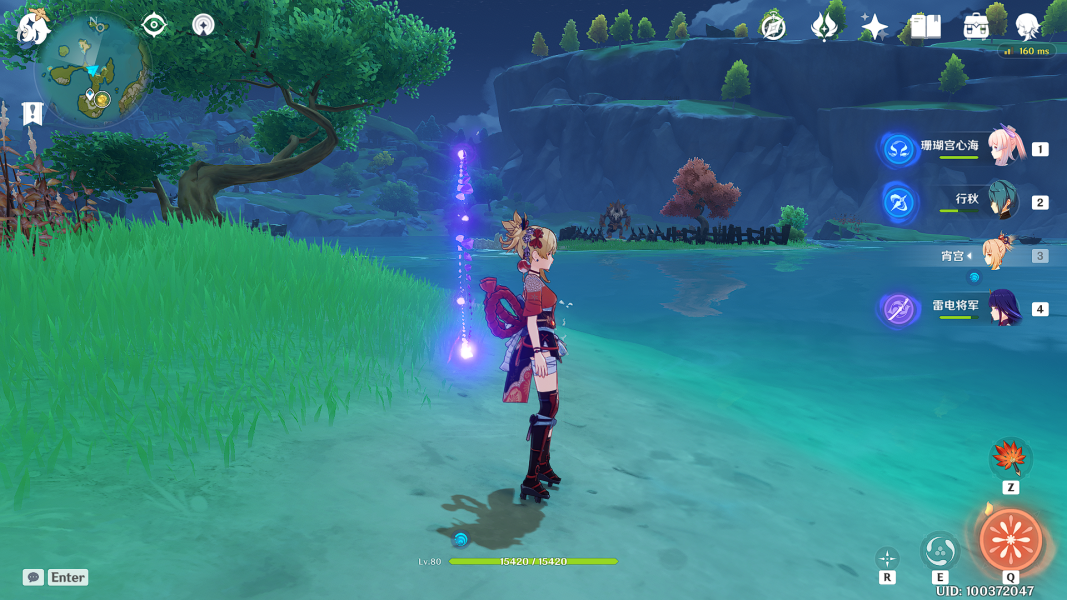This screenshot has height=600, width=1067.
Task: Activate the swirl Elemental Skill icon
Action: [x=940, y=551]
